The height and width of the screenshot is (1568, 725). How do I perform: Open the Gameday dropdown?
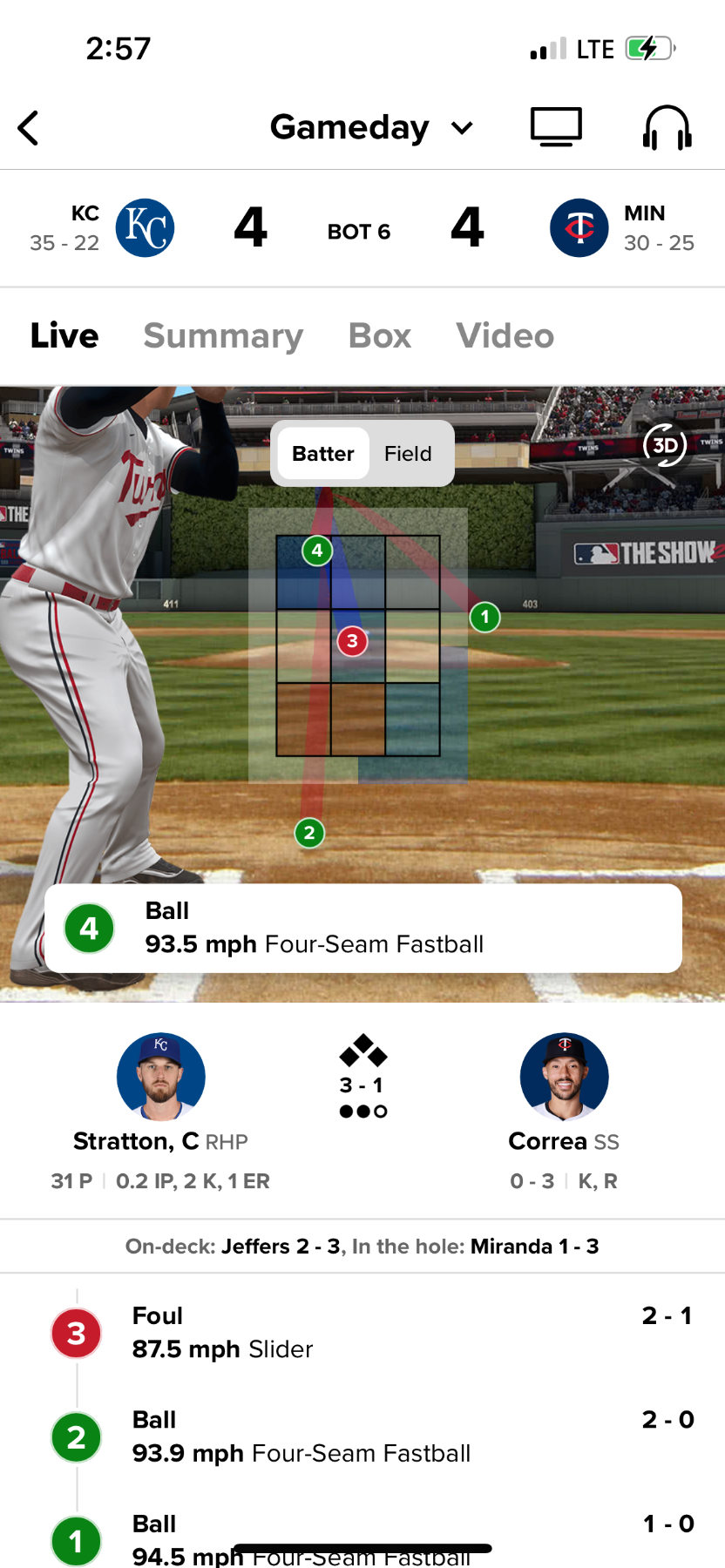point(371,128)
